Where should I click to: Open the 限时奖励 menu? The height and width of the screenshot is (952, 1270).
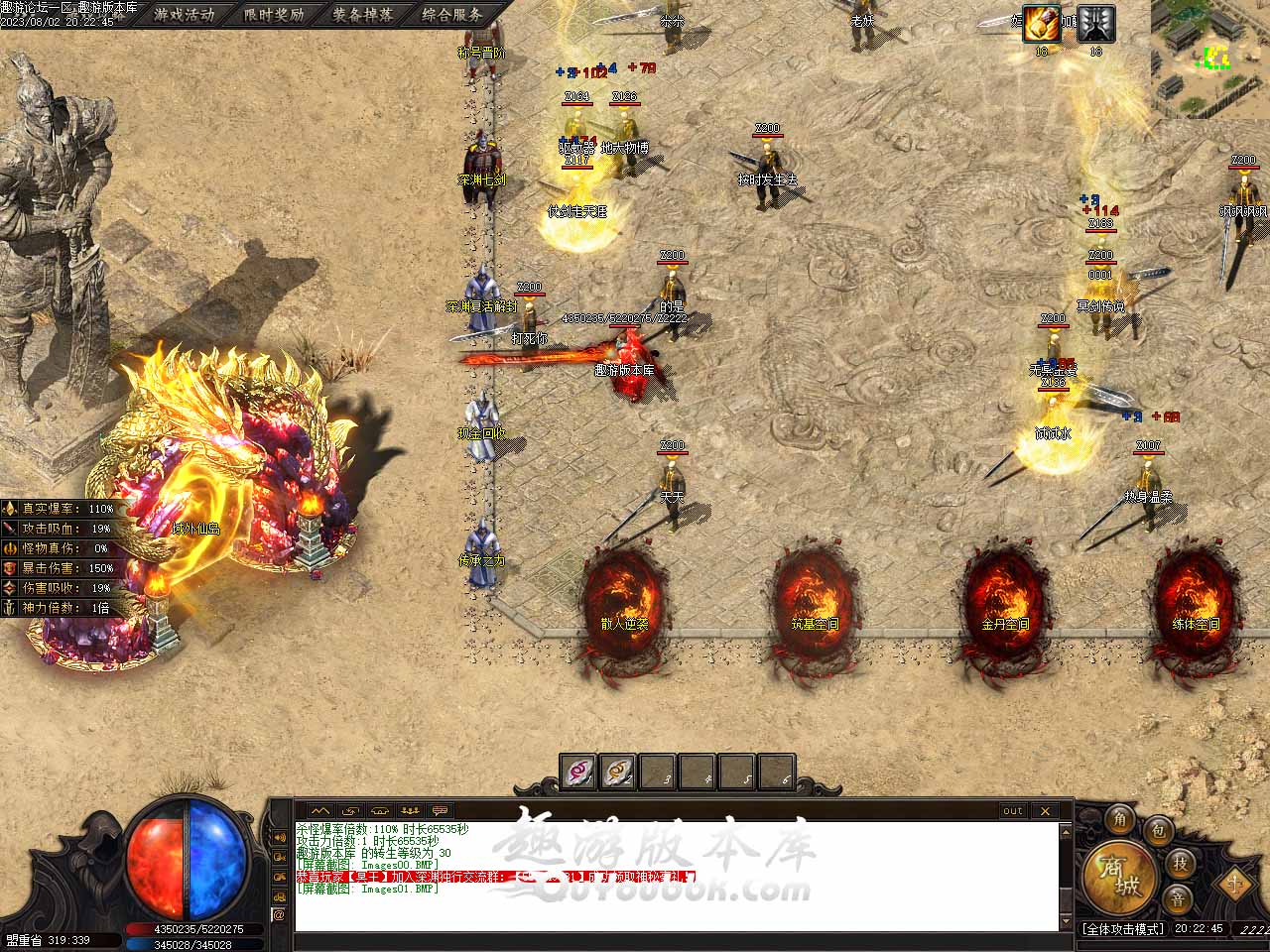pos(274,14)
